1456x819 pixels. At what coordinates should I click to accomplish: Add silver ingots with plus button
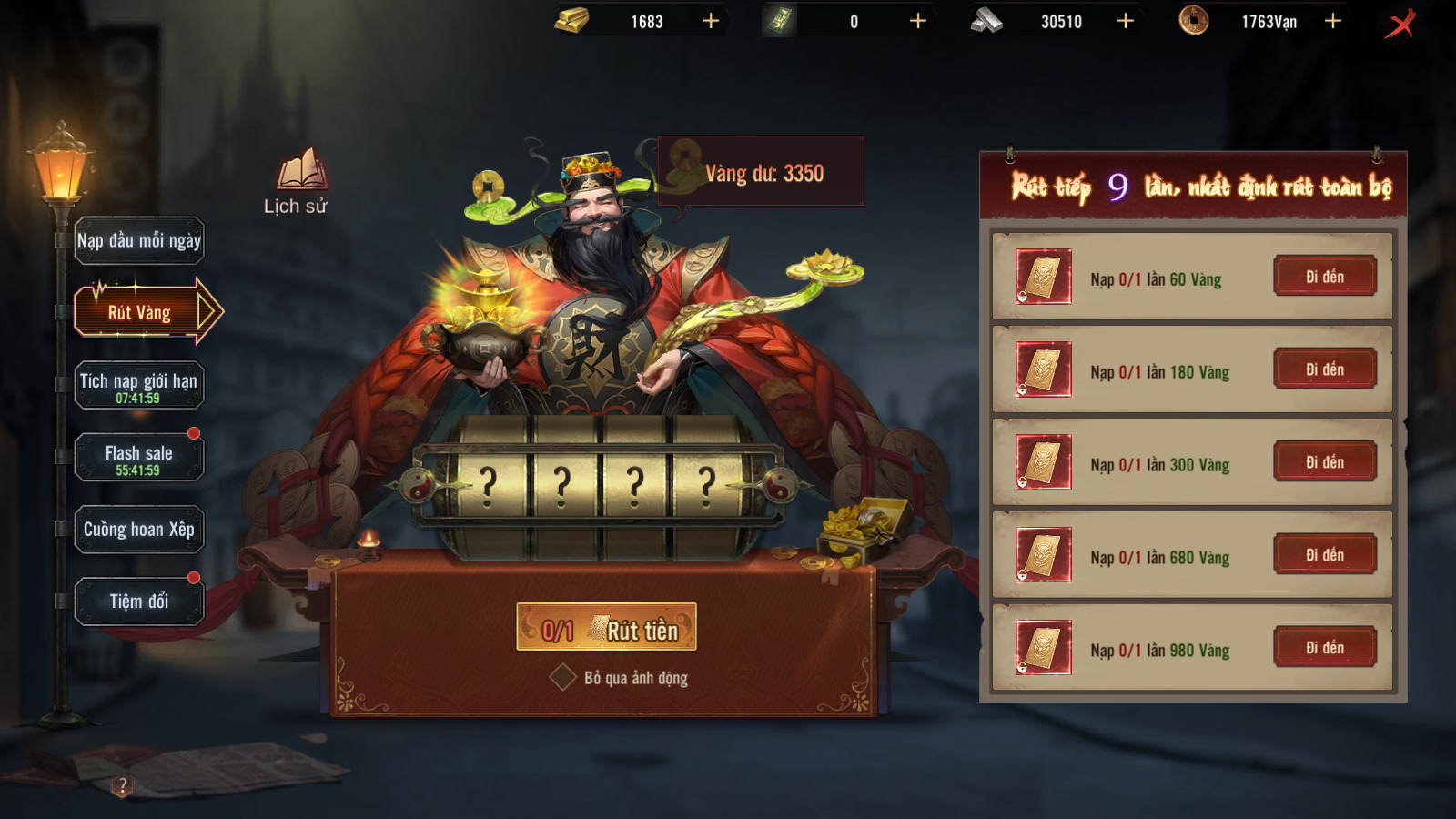pos(1126,21)
